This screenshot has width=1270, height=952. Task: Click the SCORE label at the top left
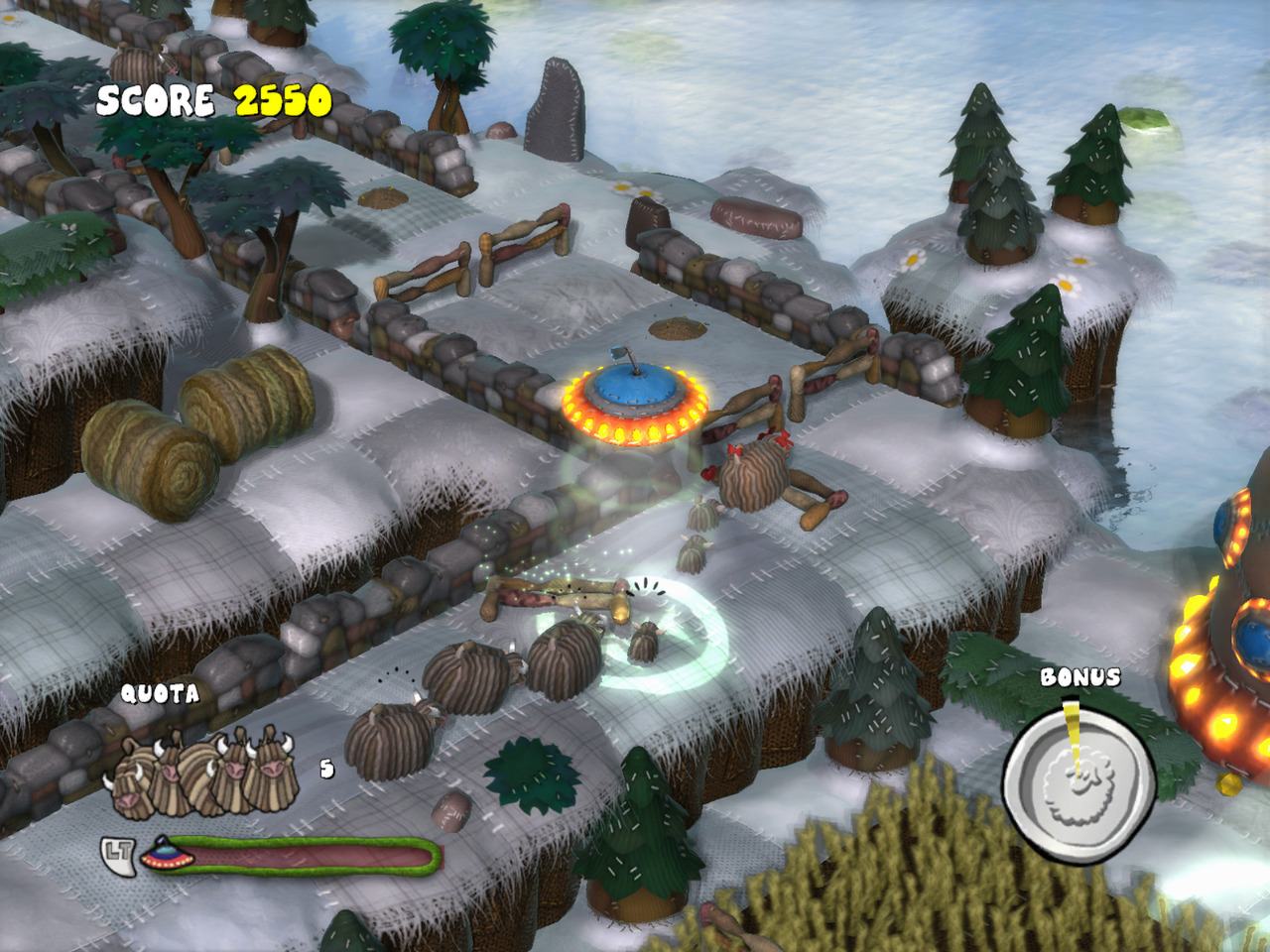point(157,99)
